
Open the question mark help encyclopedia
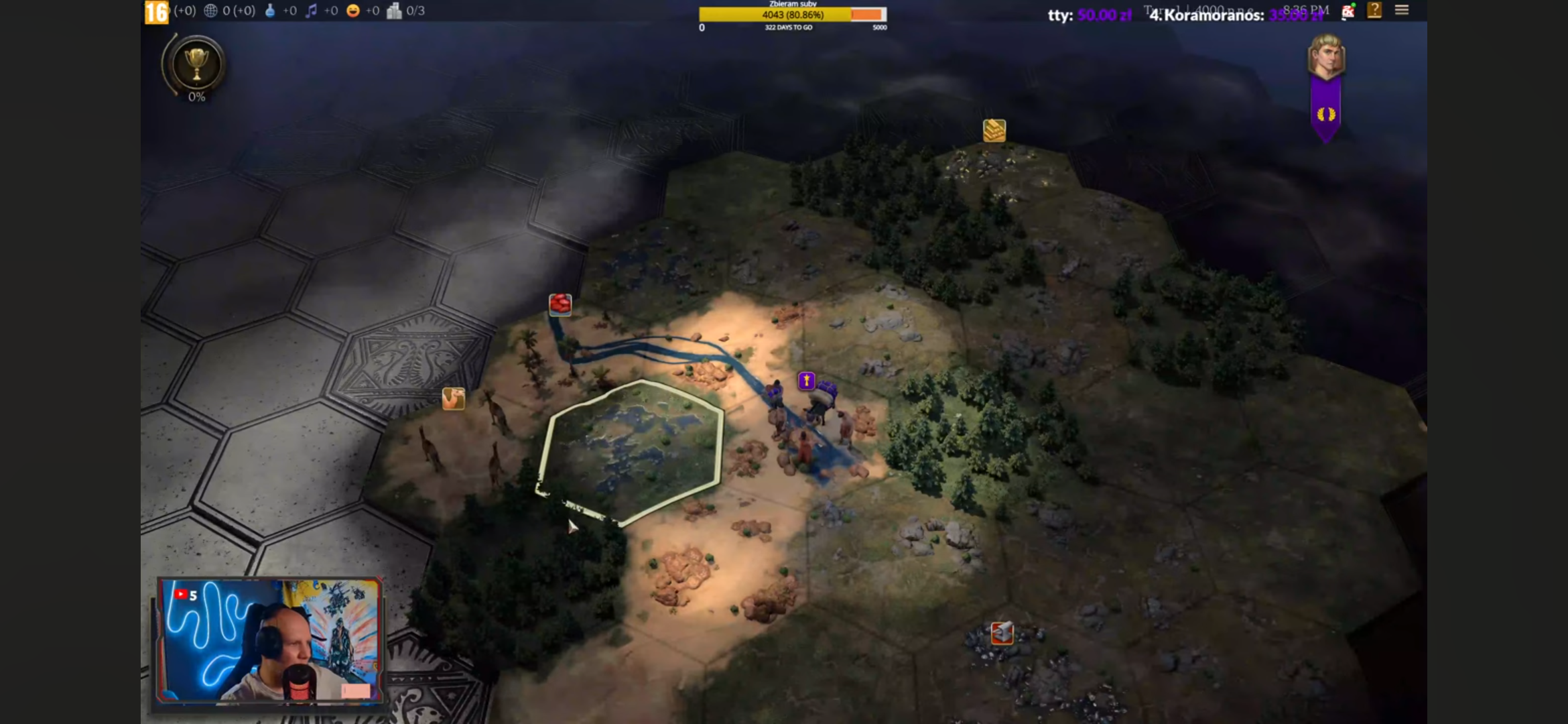(1374, 10)
